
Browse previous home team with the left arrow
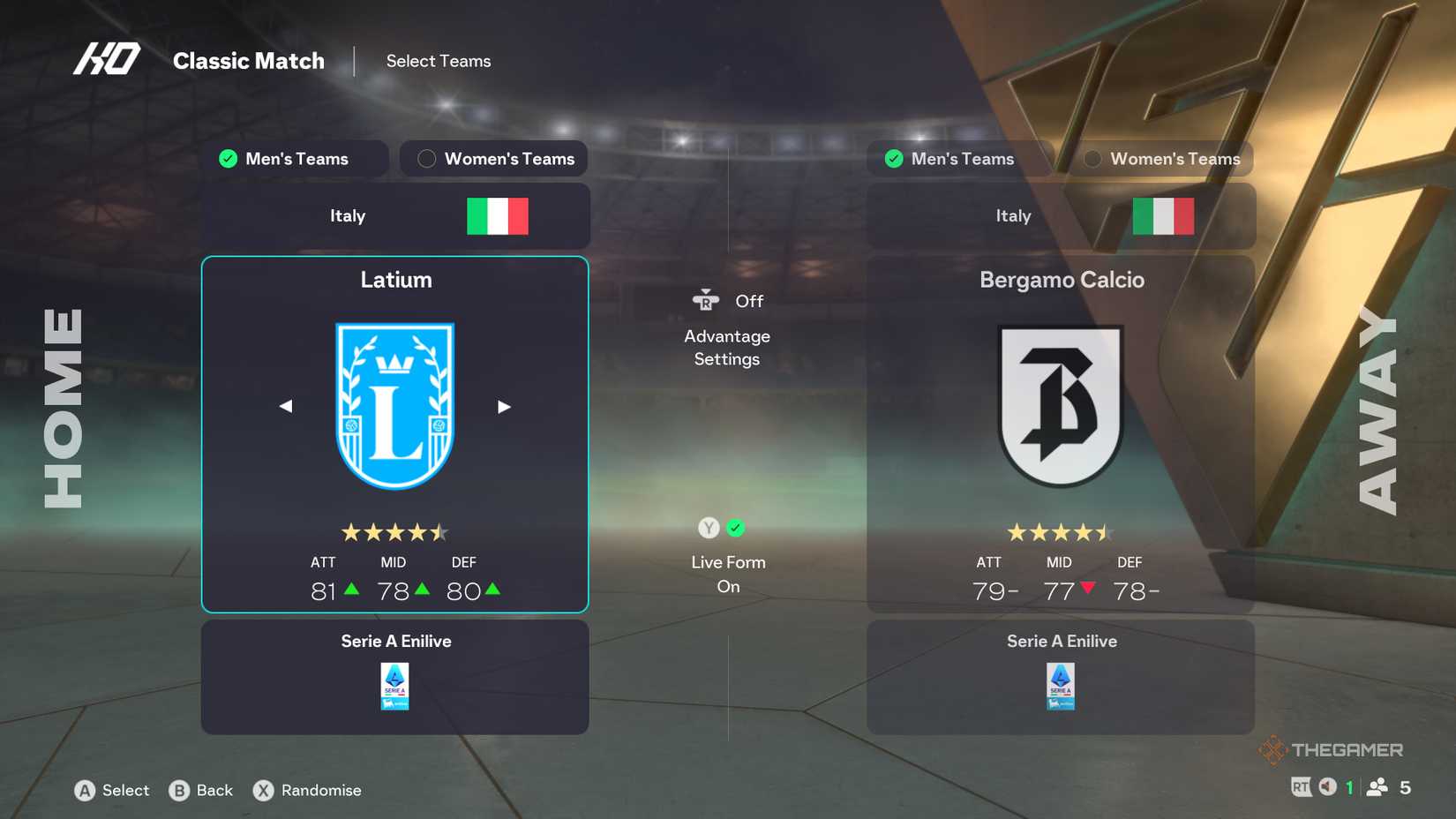[x=285, y=406]
